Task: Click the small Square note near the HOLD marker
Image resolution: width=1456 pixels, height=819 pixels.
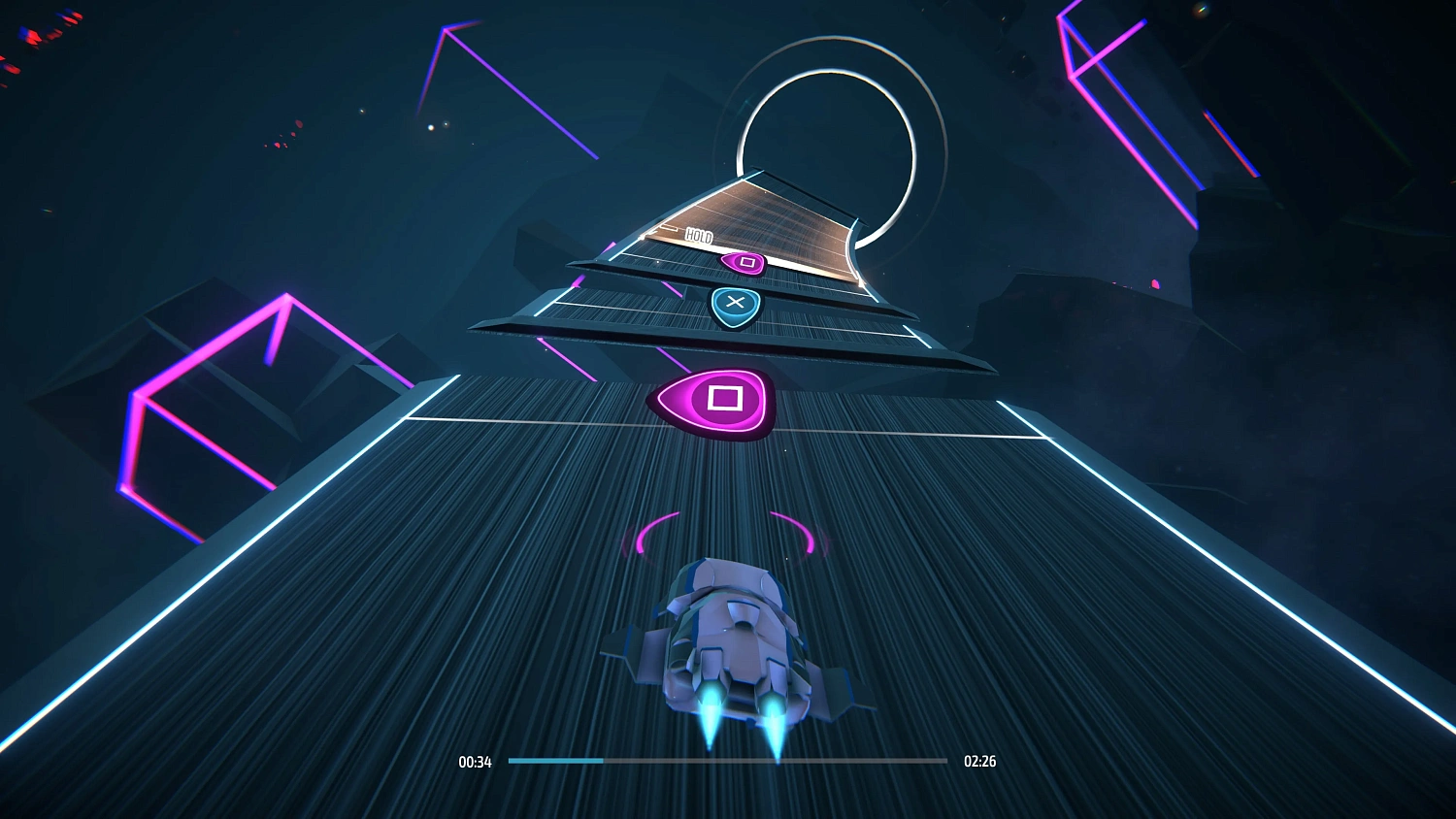Action: tap(745, 262)
